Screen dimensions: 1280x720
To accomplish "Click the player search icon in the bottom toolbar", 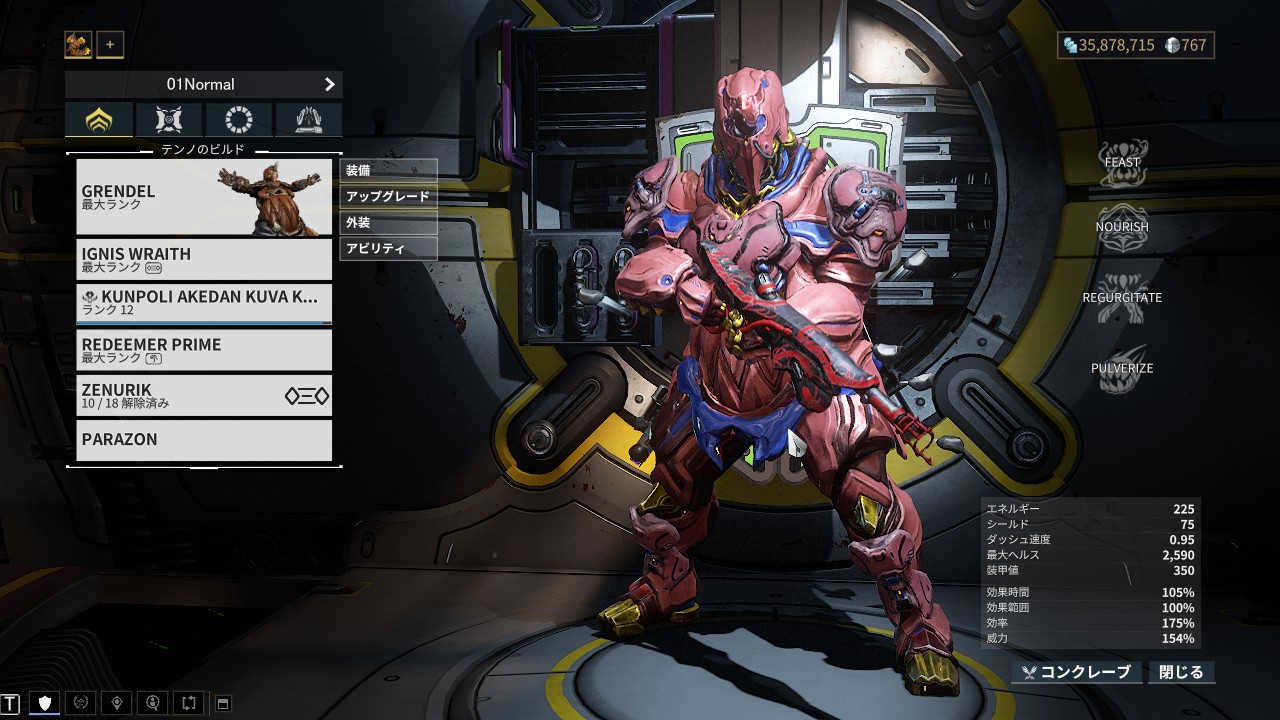I will point(152,703).
